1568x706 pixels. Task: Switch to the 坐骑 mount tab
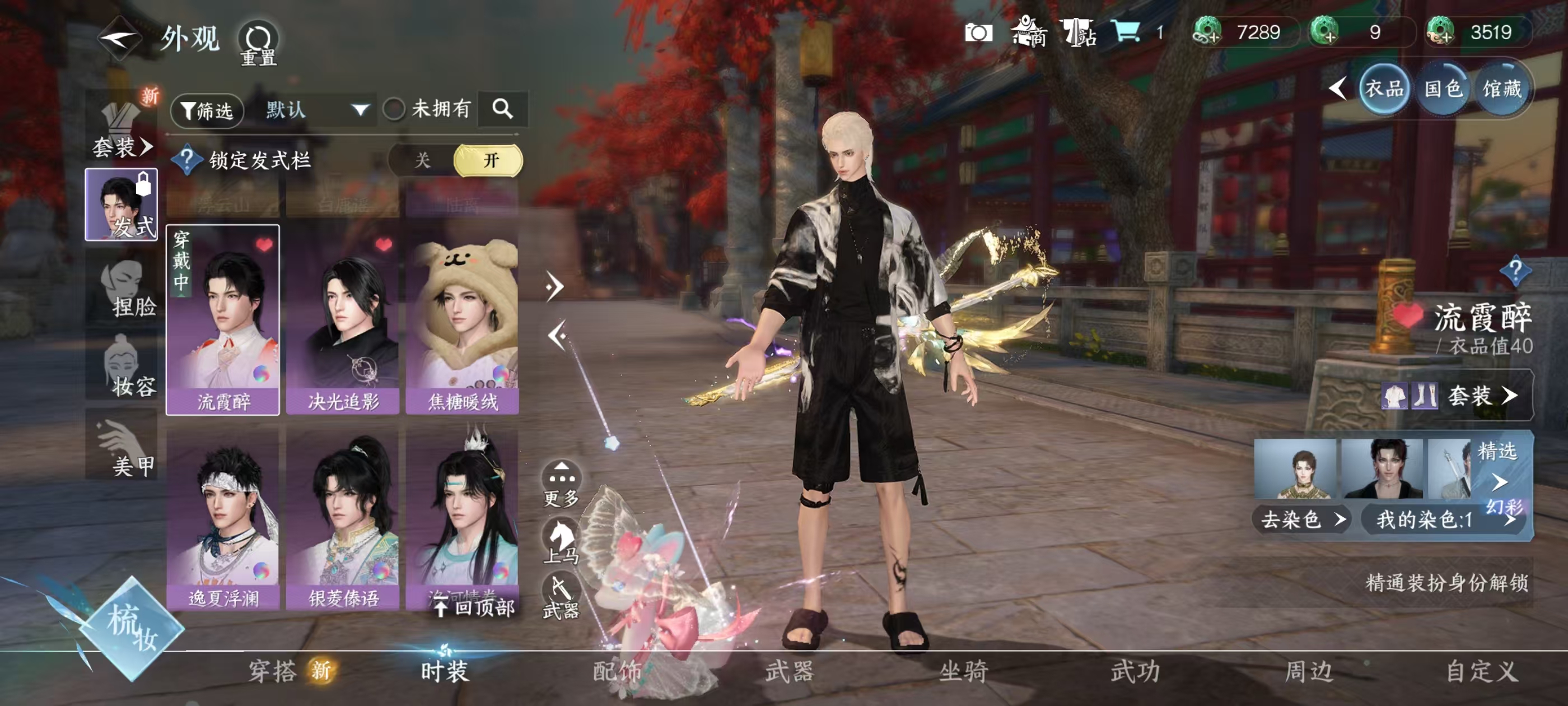click(963, 671)
